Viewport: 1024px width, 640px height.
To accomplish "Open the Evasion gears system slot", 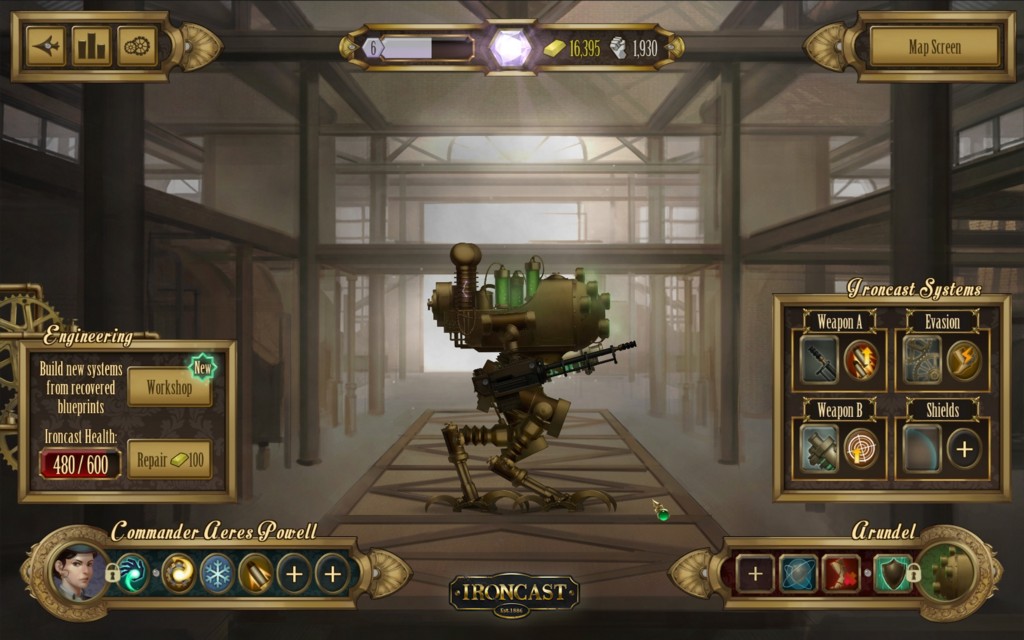I will (x=922, y=360).
